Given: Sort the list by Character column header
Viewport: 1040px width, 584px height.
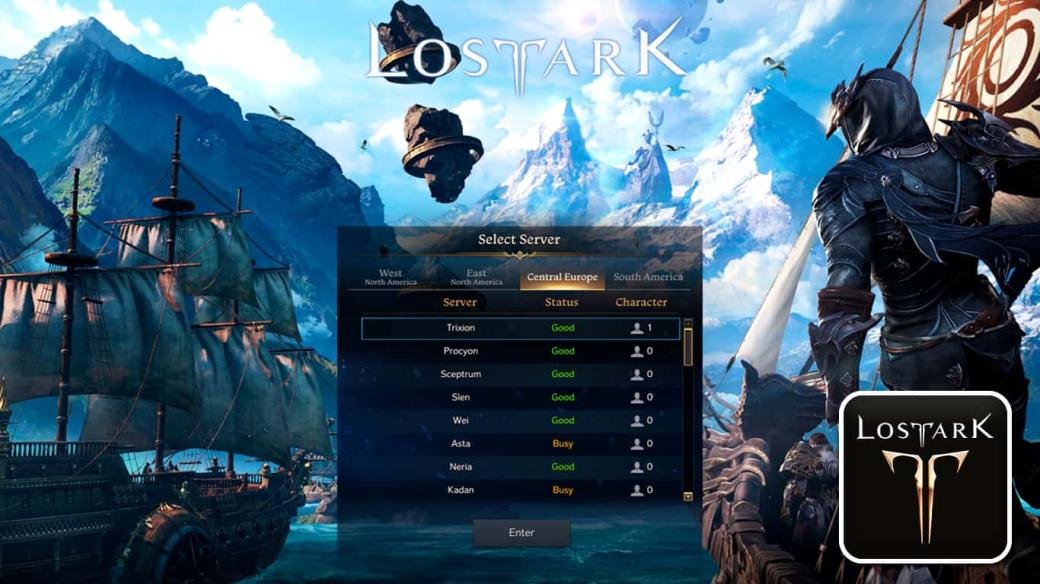Looking at the screenshot, I should click(641, 302).
